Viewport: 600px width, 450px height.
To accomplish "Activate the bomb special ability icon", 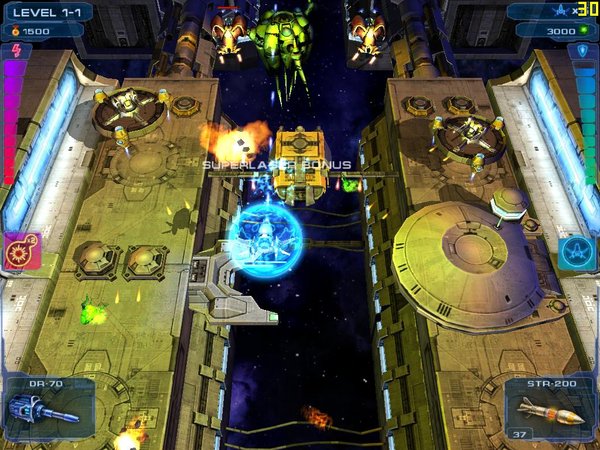I will click(x=21, y=252).
